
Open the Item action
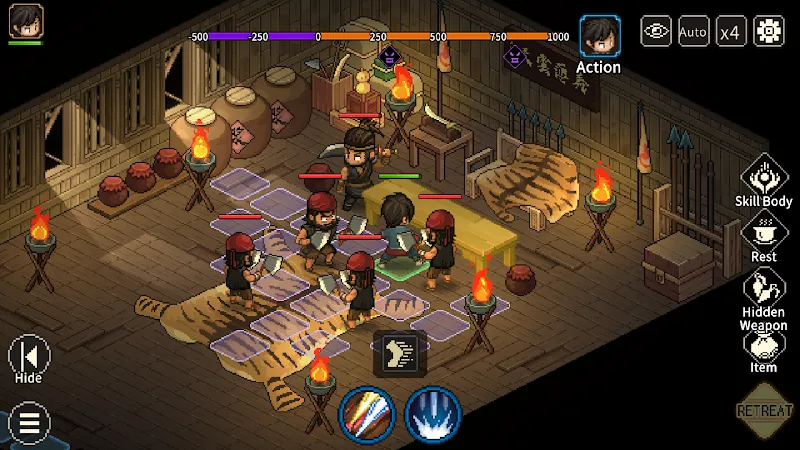[x=764, y=345]
